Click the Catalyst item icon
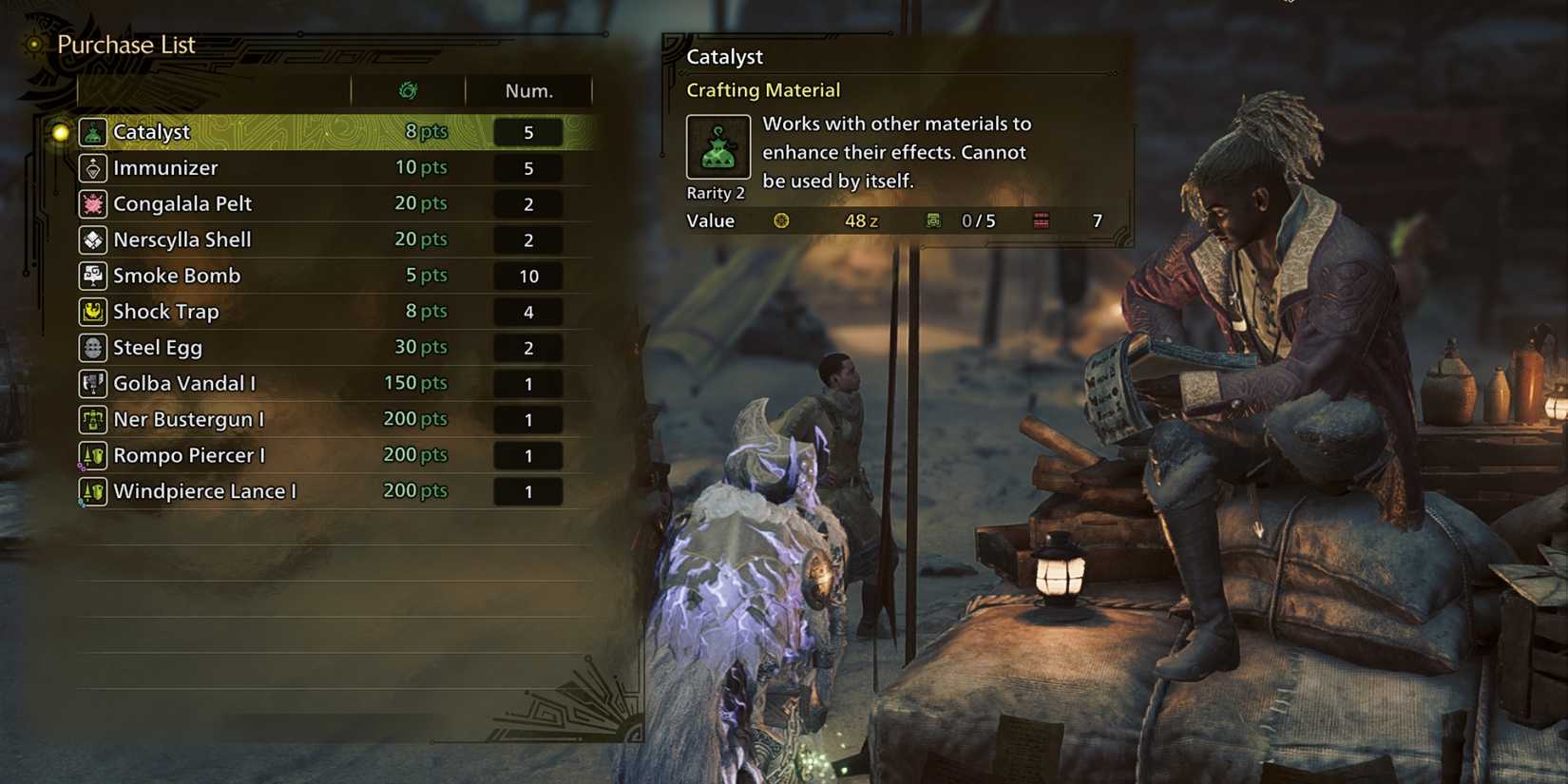 click(x=92, y=132)
